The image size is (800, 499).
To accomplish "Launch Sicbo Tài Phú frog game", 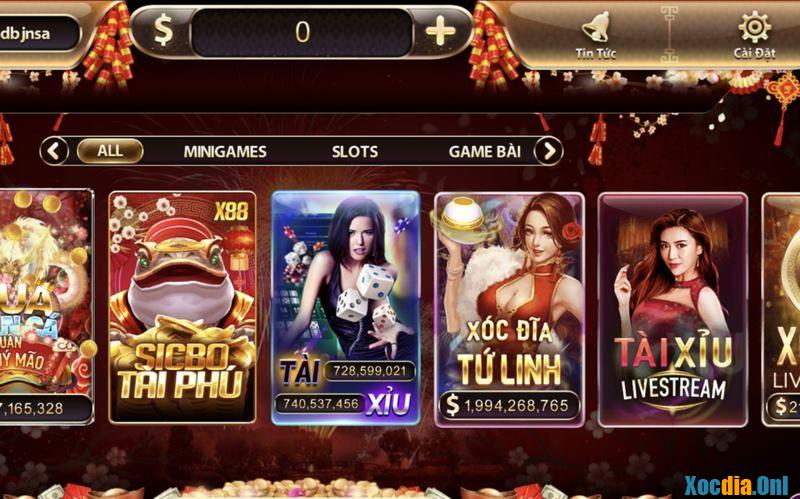I will click(182, 305).
